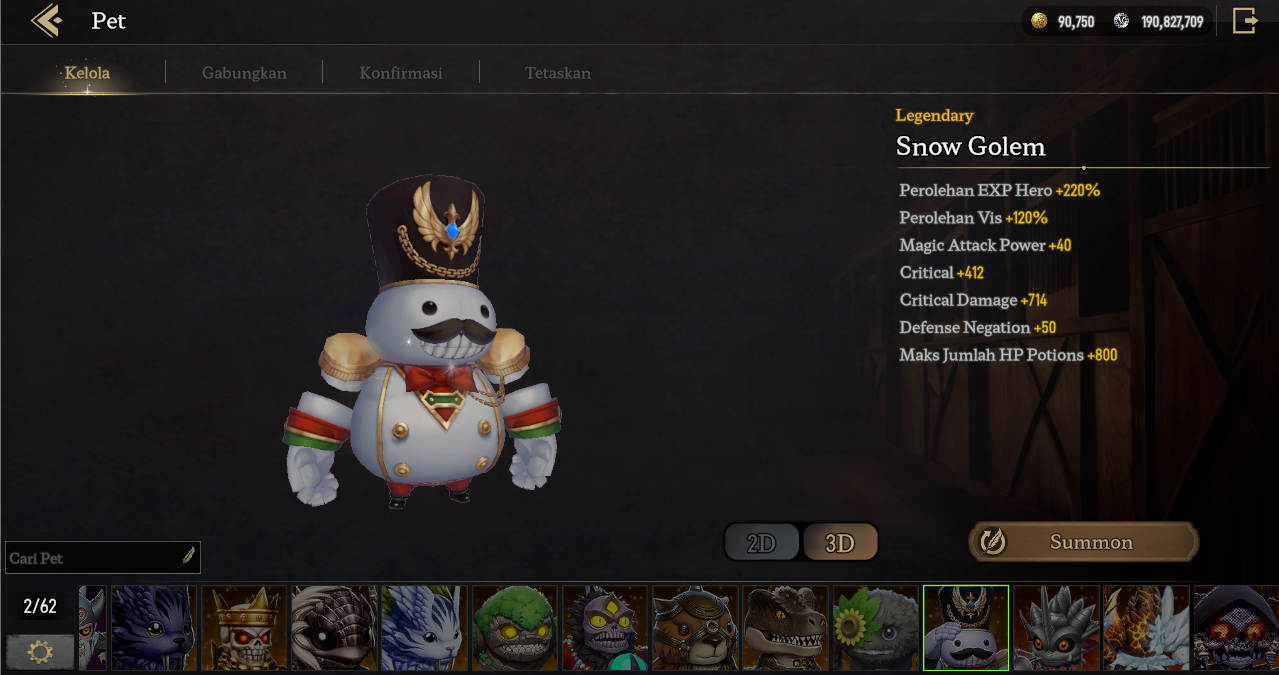
Task: Exit via the door icon
Action: (1244, 21)
